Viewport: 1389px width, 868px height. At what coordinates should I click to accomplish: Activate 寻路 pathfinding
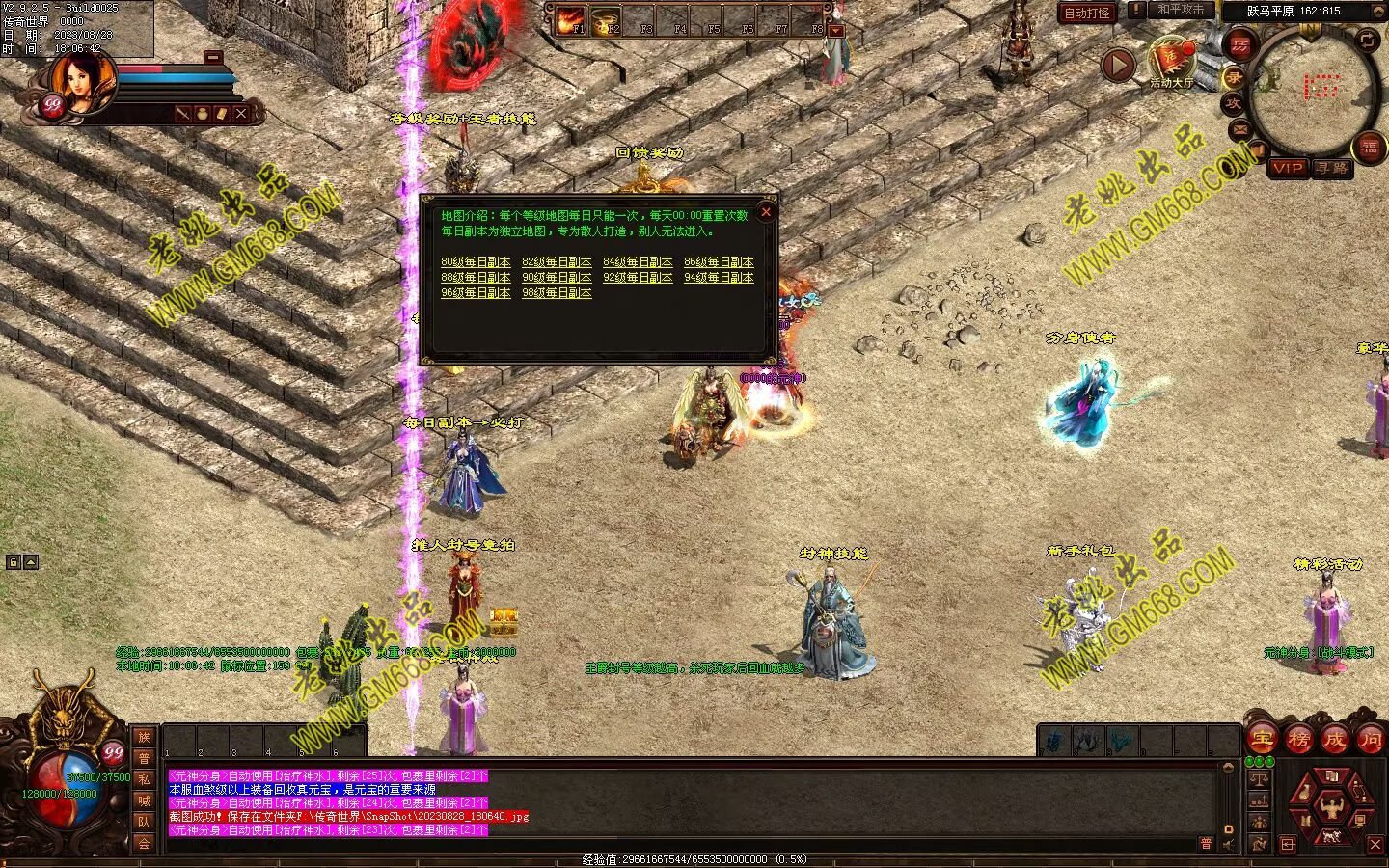1332,168
